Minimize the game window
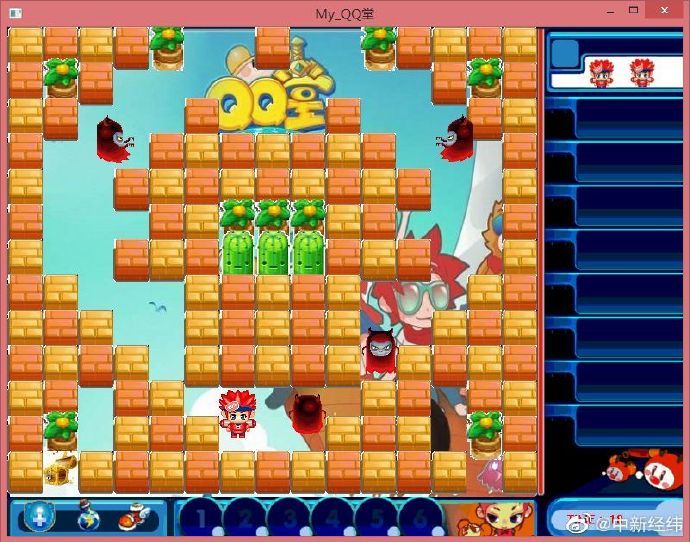This screenshot has width=690, height=542. tap(609, 10)
